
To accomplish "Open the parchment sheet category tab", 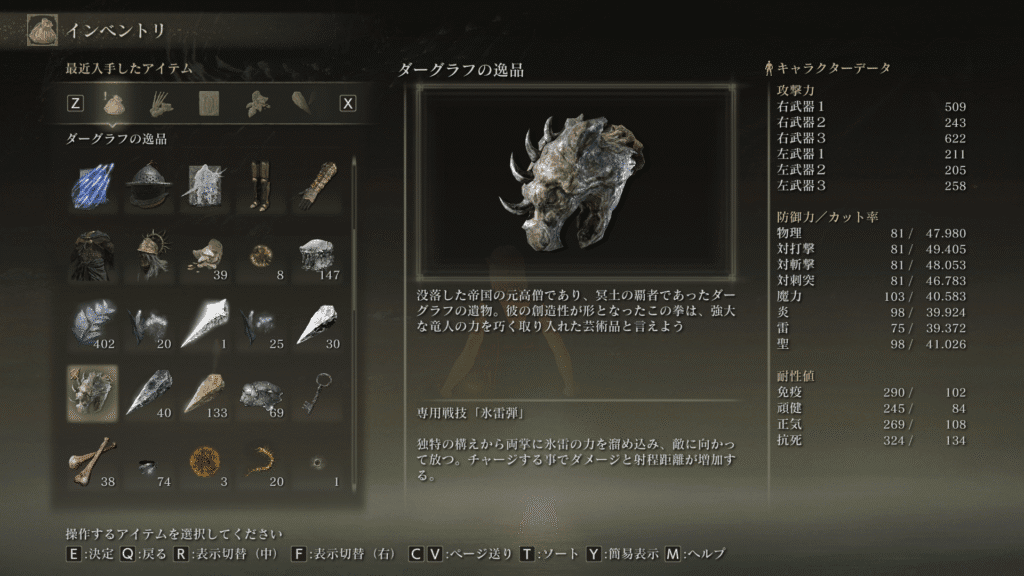I will click(x=210, y=102).
